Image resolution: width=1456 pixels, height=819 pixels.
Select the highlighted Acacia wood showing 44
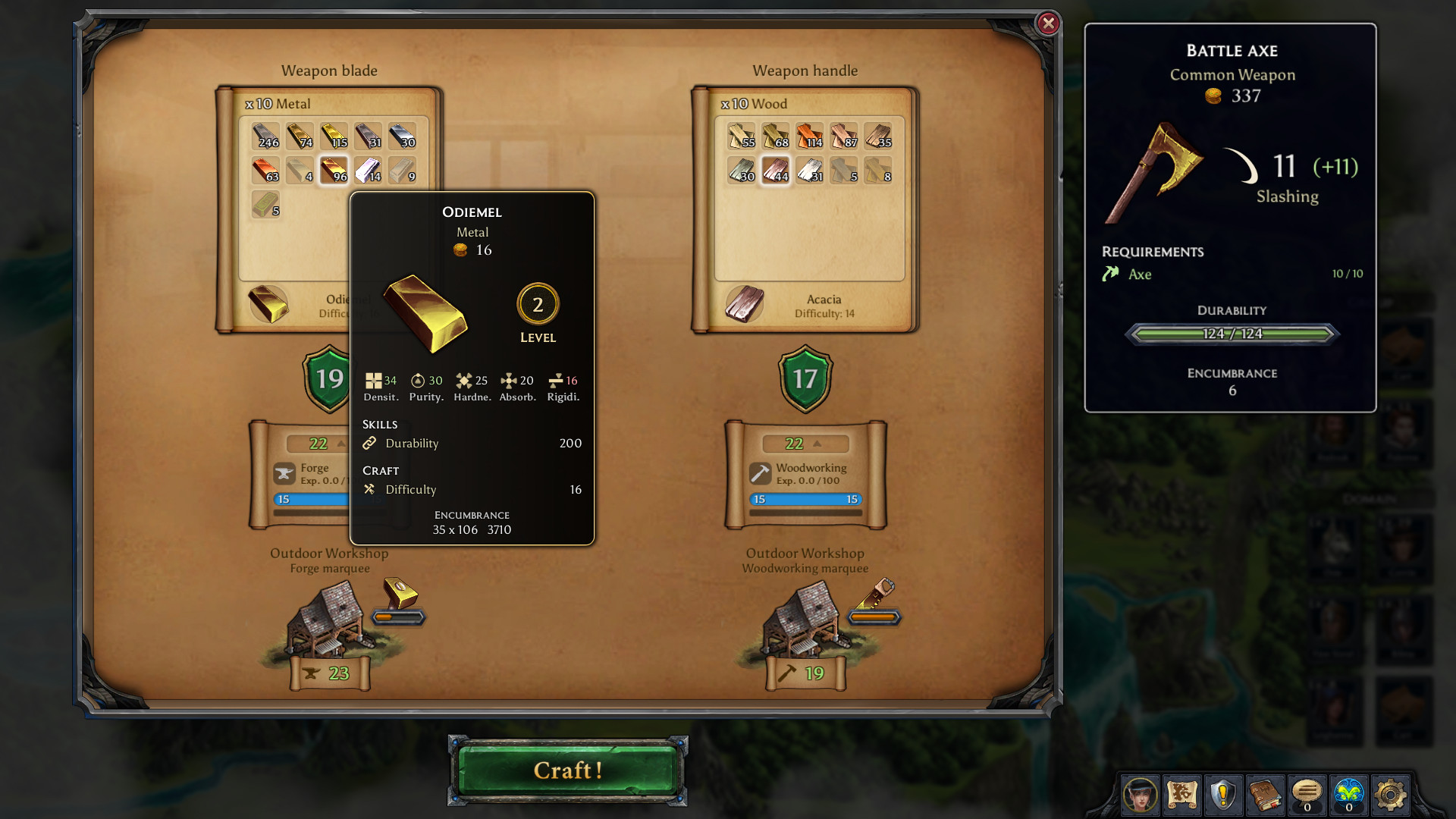774,170
